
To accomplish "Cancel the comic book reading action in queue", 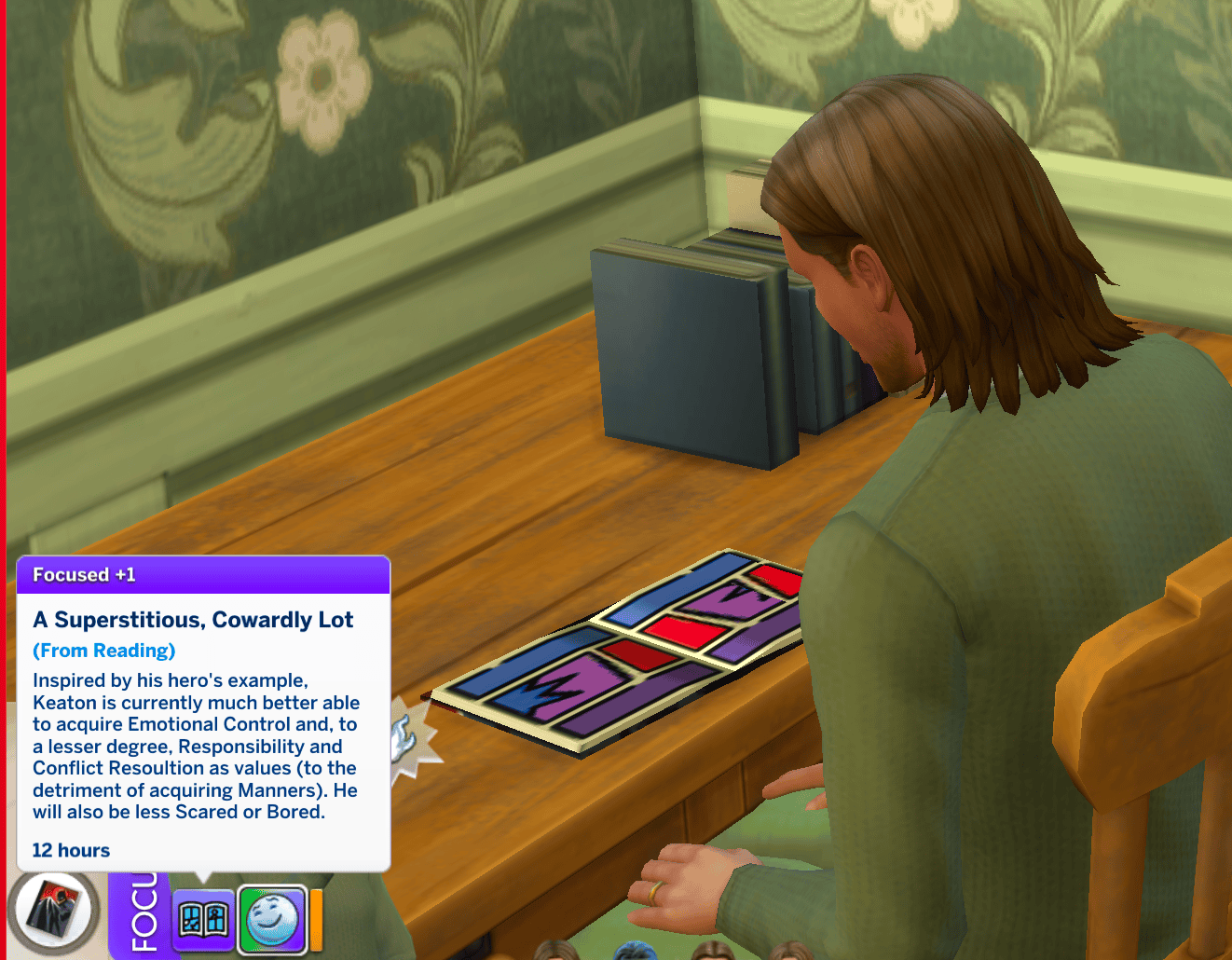I will point(55,911).
